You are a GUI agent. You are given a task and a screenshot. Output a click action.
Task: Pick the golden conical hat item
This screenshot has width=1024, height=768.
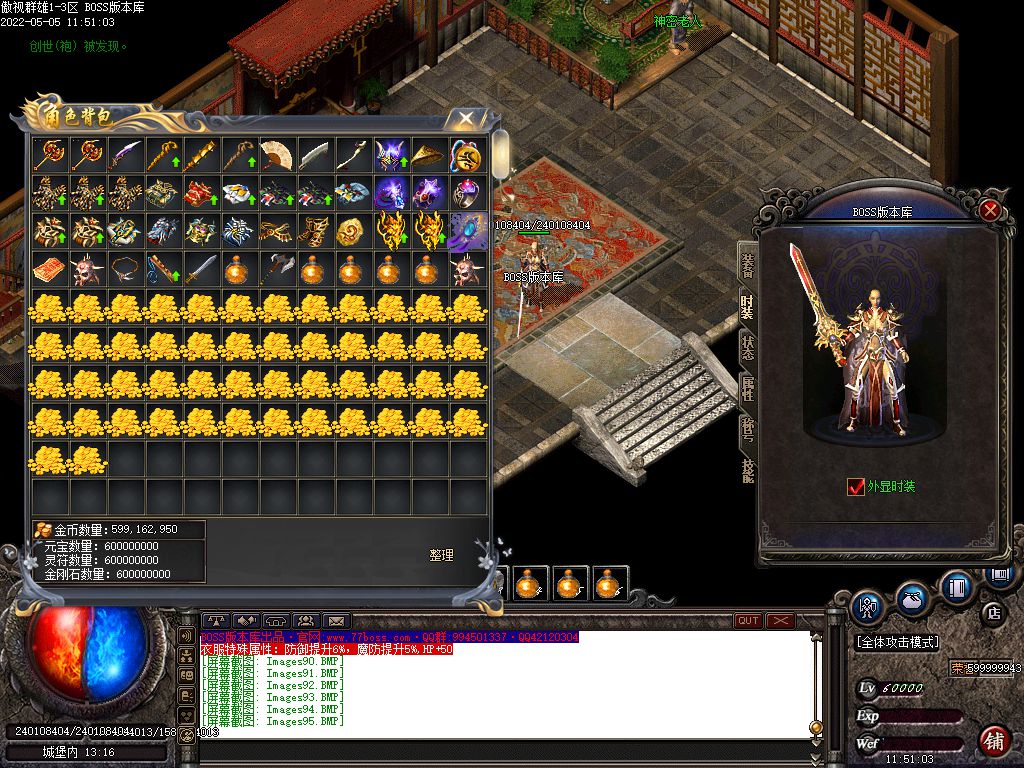pos(428,154)
